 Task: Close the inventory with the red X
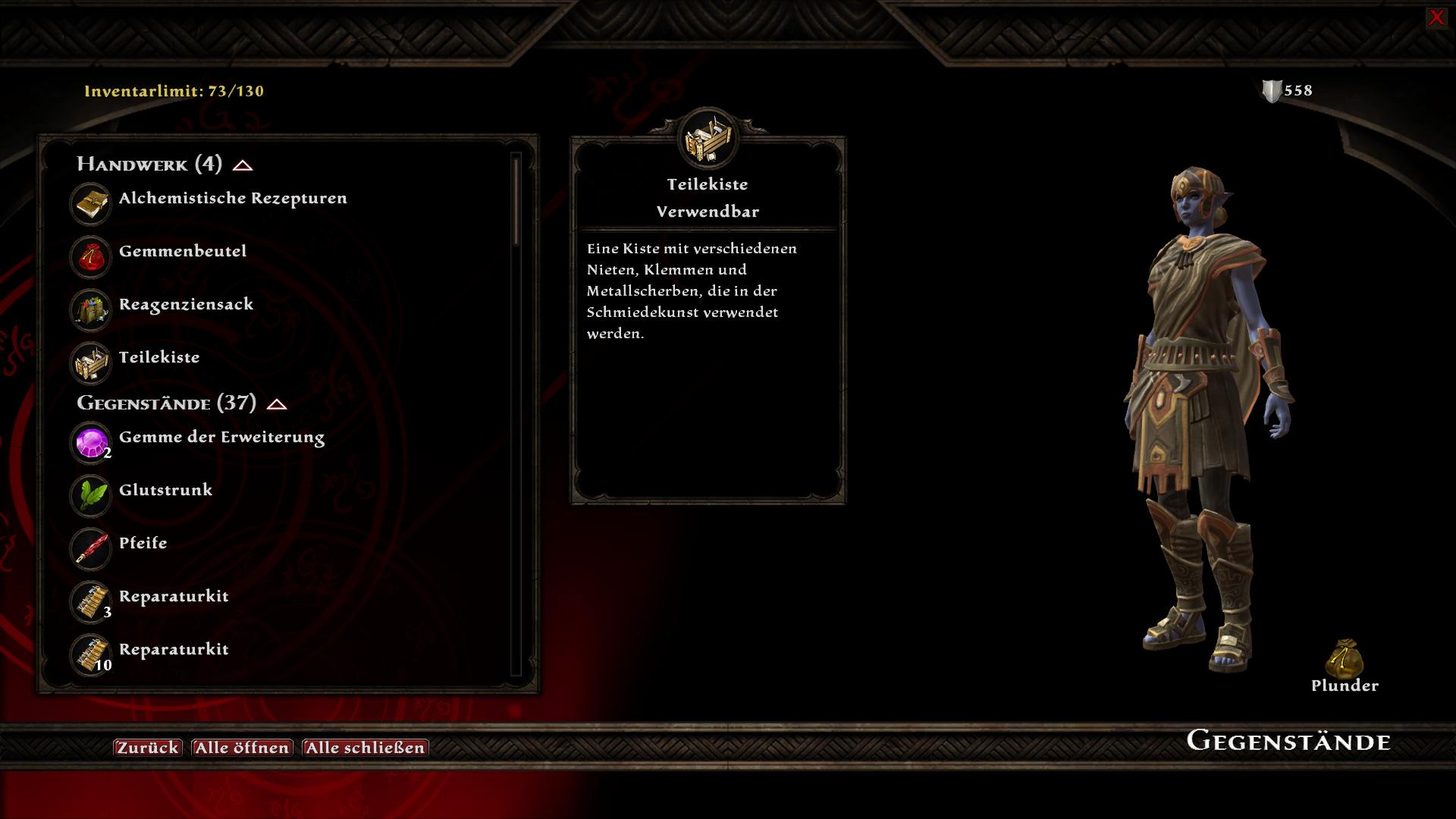(1436, 17)
